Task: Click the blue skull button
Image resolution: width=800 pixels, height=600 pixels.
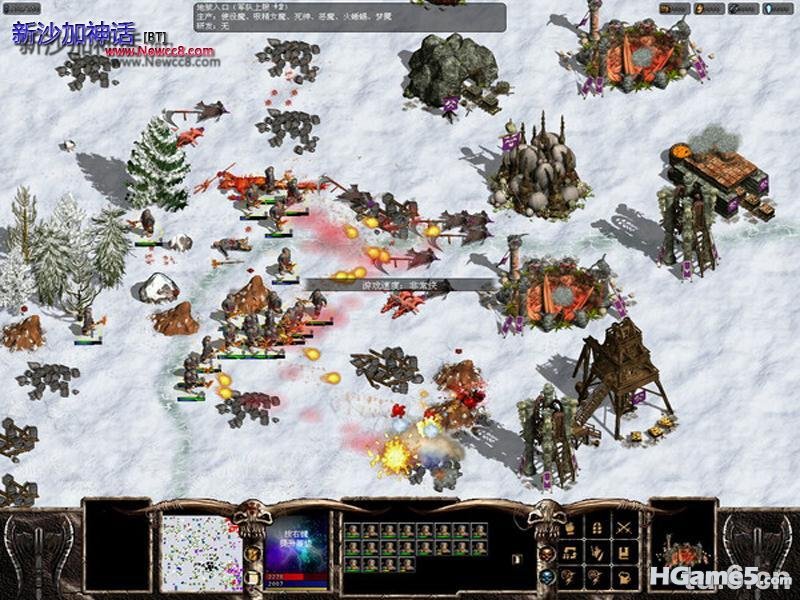Action: [x=546, y=576]
